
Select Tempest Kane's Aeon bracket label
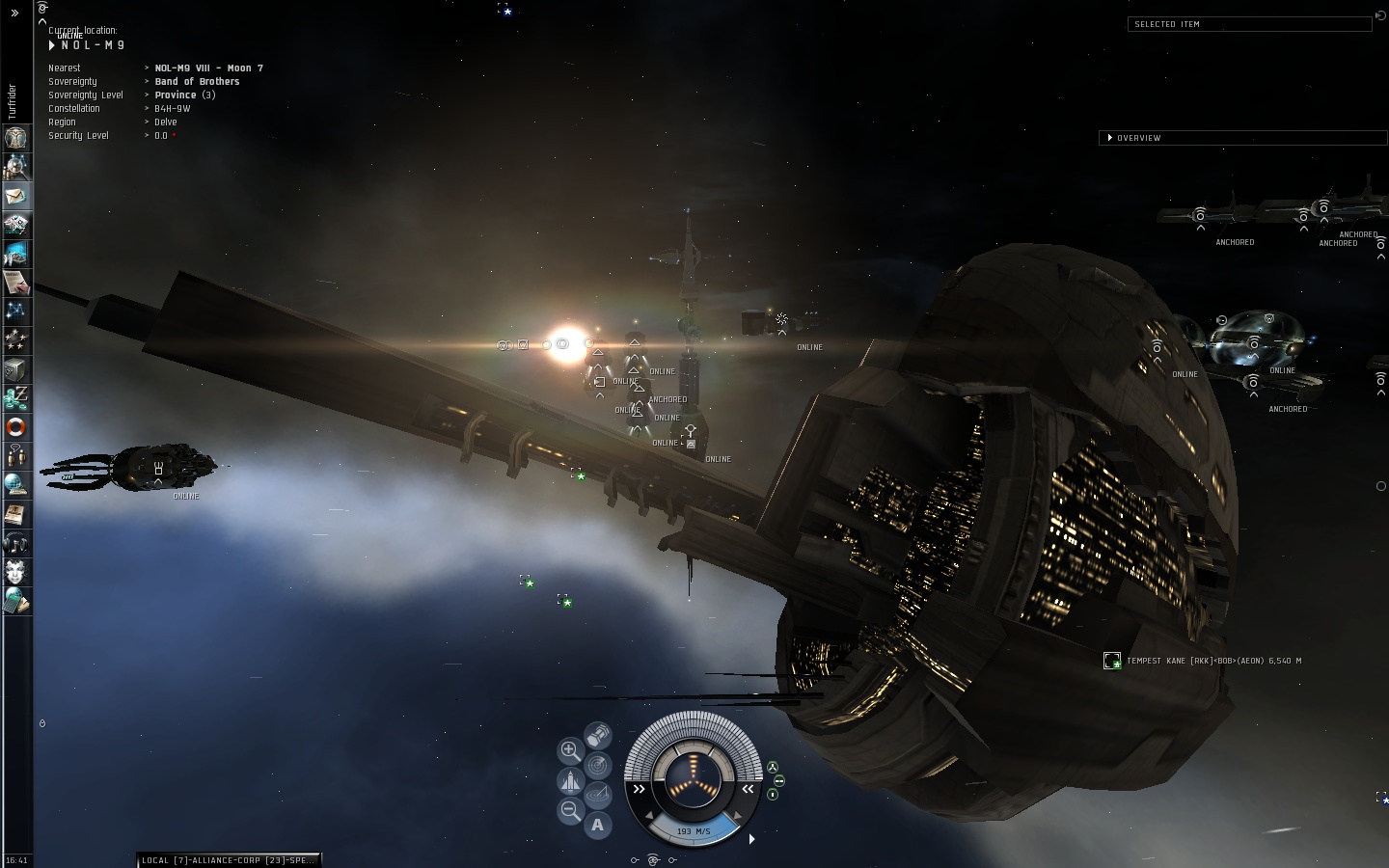pyautogui.click(x=1213, y=661)
